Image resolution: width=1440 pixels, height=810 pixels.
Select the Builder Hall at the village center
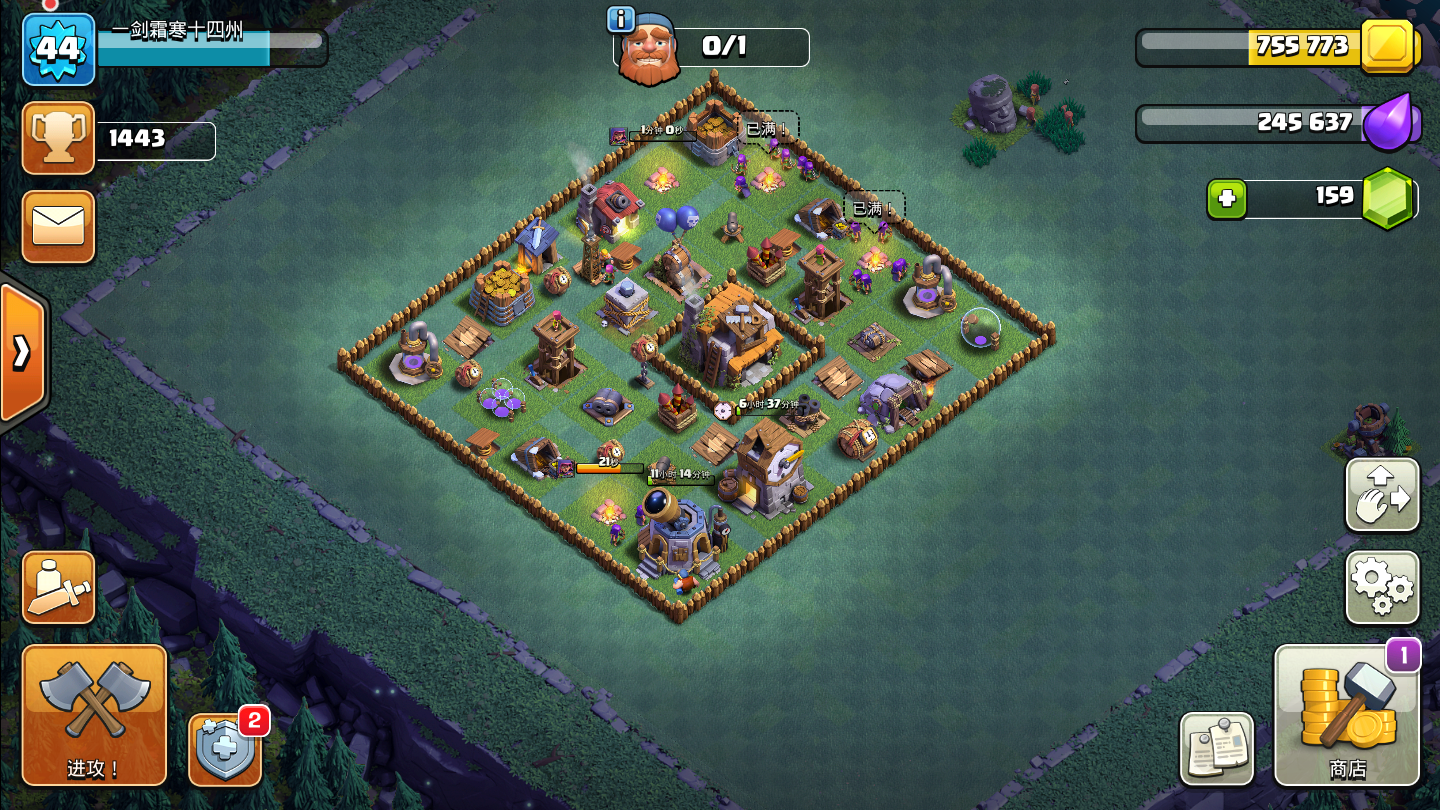[737, 330]
